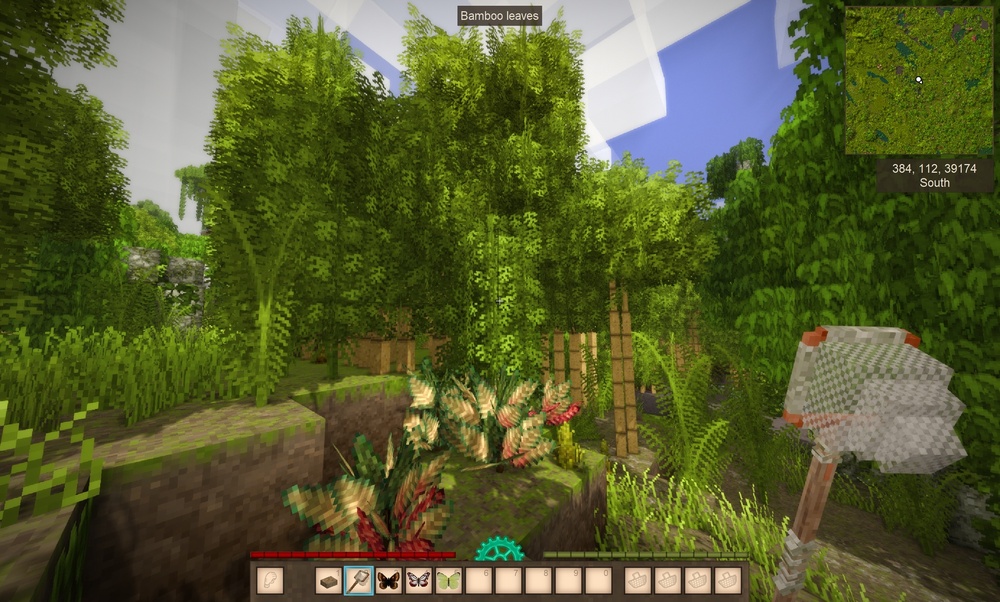Select the dark orange butterfly slot
Screen dimensions: 1000x602
[388, 580]
